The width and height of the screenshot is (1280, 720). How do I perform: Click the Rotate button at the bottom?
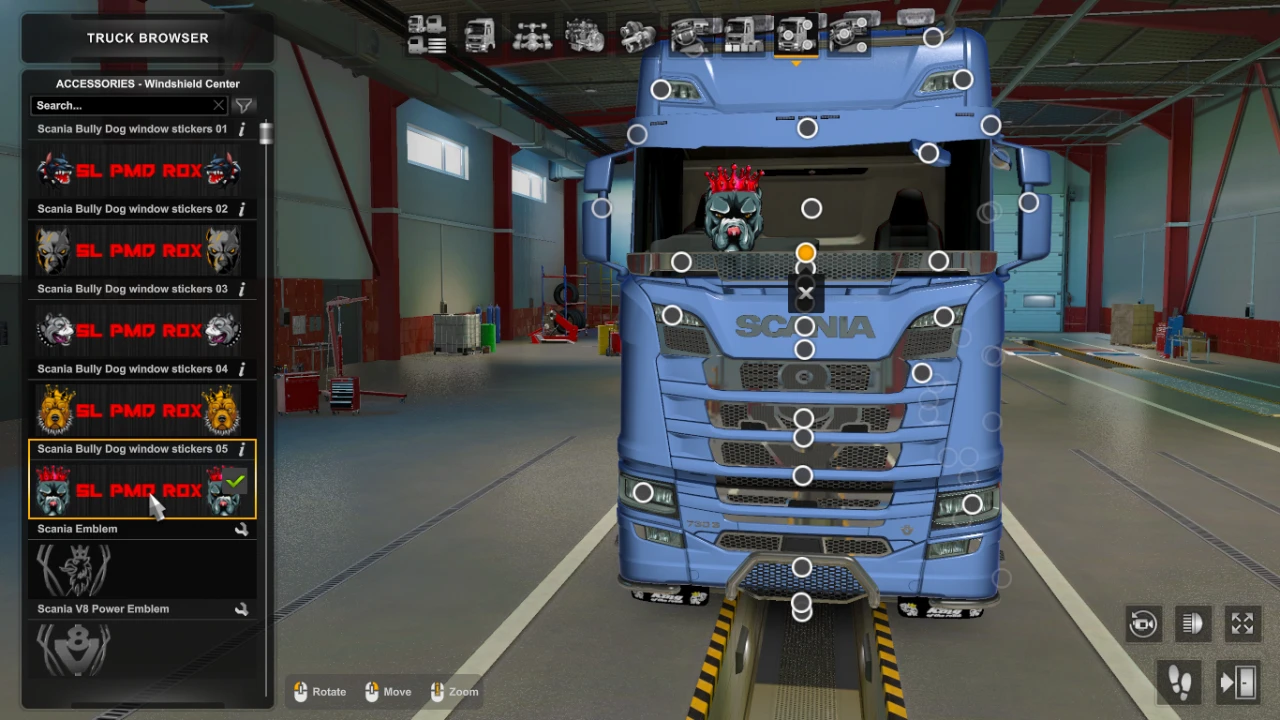320,691
